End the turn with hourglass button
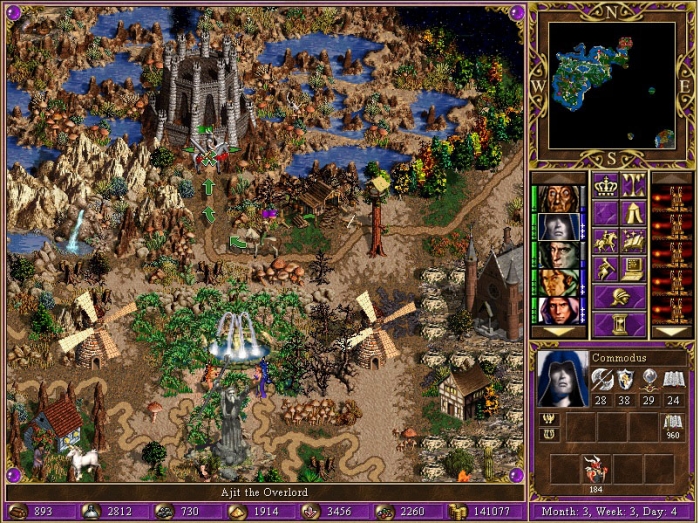Image resolution: width=700 pixels, height=523 pixels. tap(619, 324)
